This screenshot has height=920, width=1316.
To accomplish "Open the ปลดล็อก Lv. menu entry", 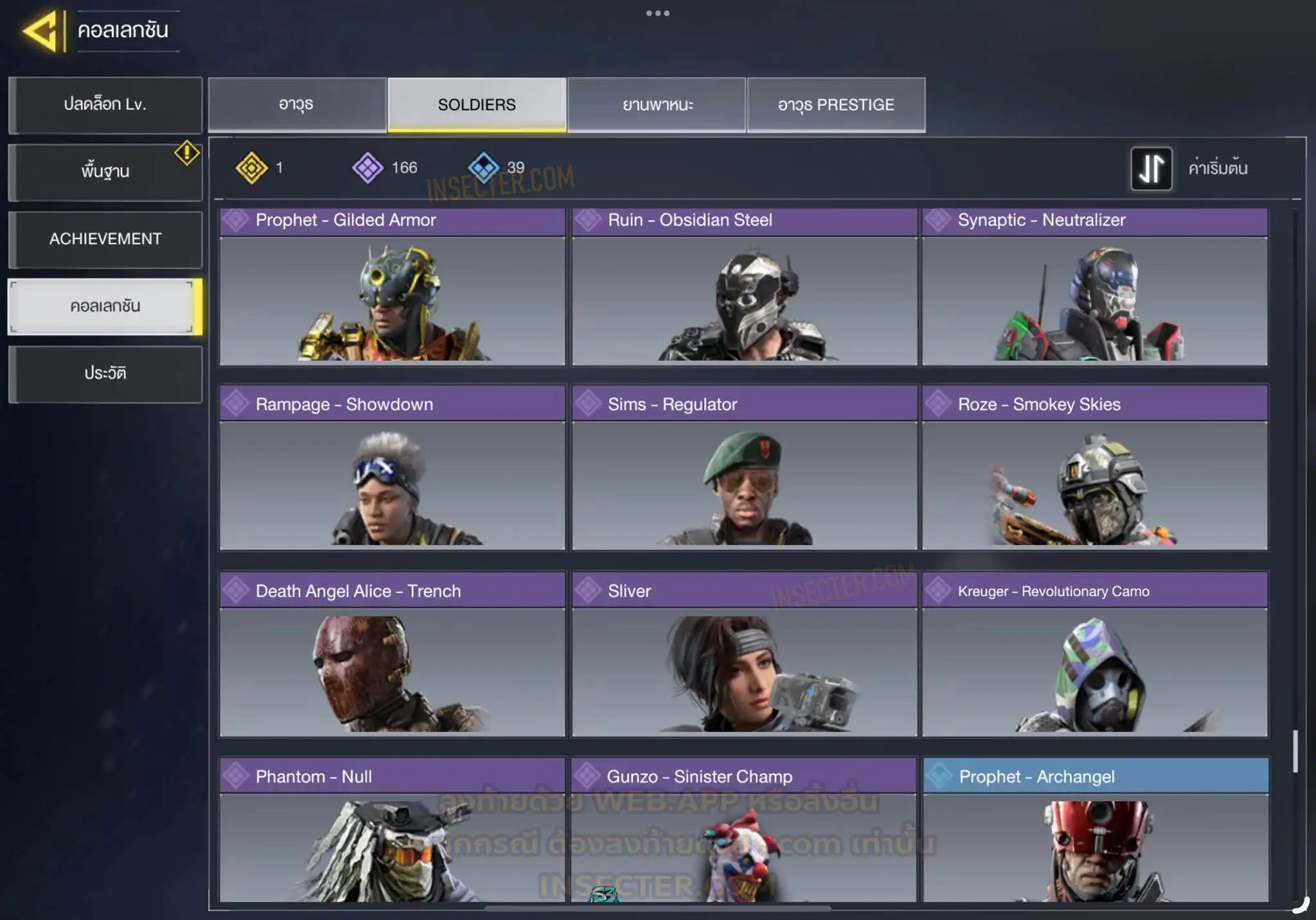I will pyautogui.click(x=105, y=105).
